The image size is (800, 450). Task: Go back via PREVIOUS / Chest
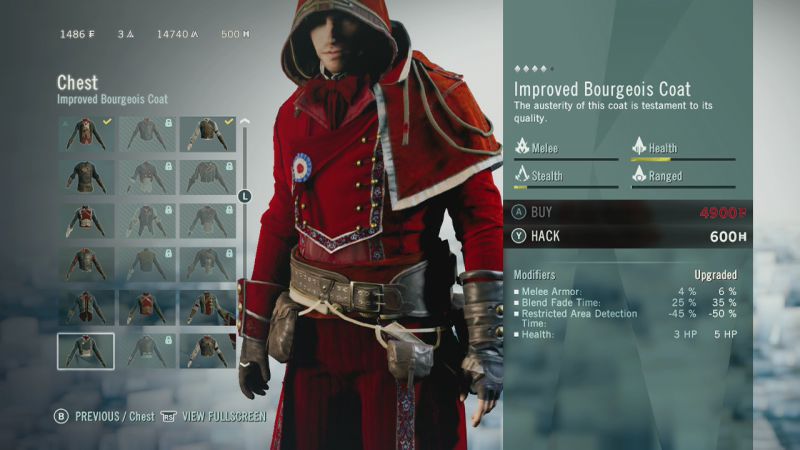click(x=104, y=416)
